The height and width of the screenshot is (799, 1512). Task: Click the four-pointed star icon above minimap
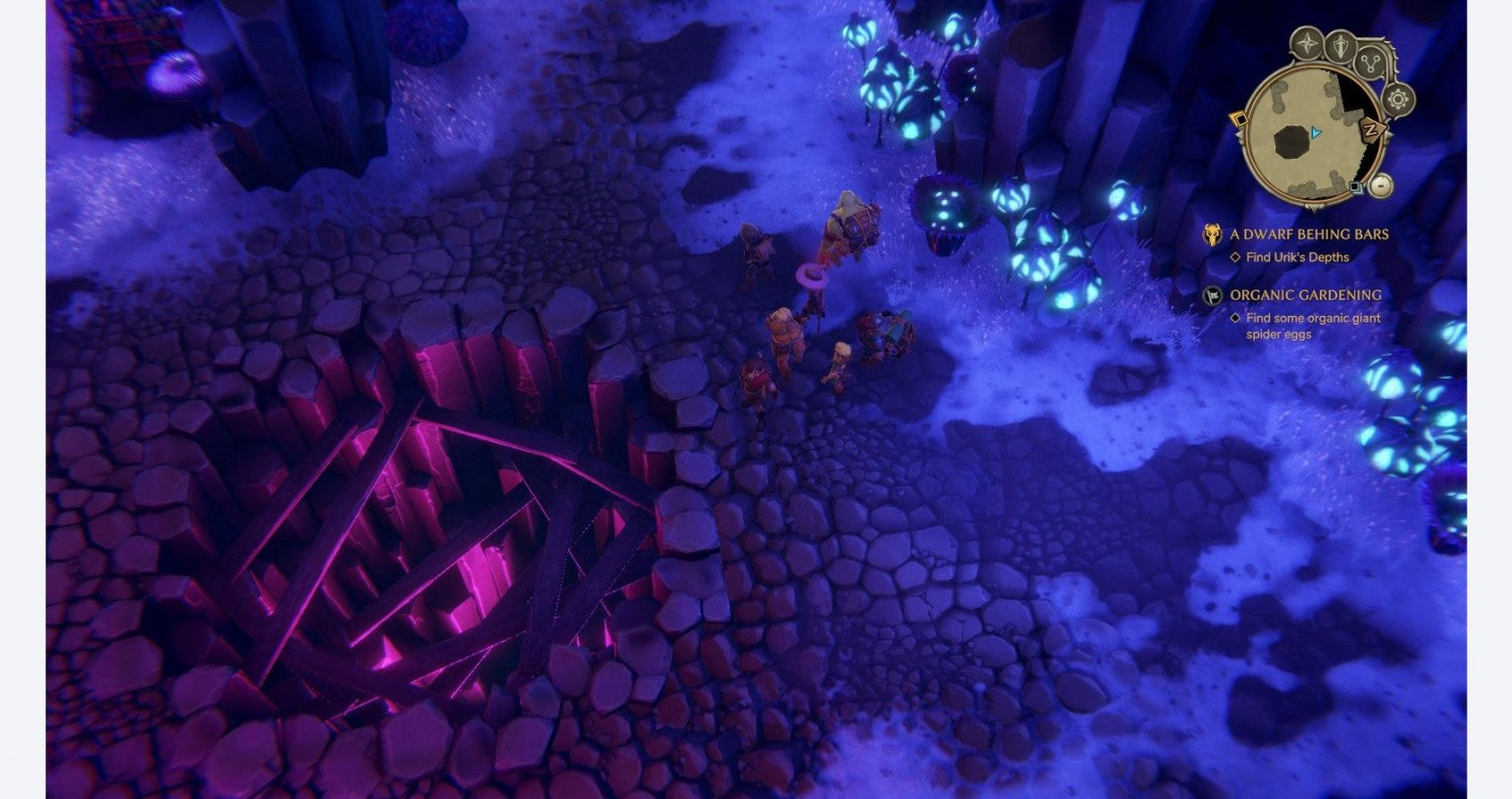point(1307,44)
